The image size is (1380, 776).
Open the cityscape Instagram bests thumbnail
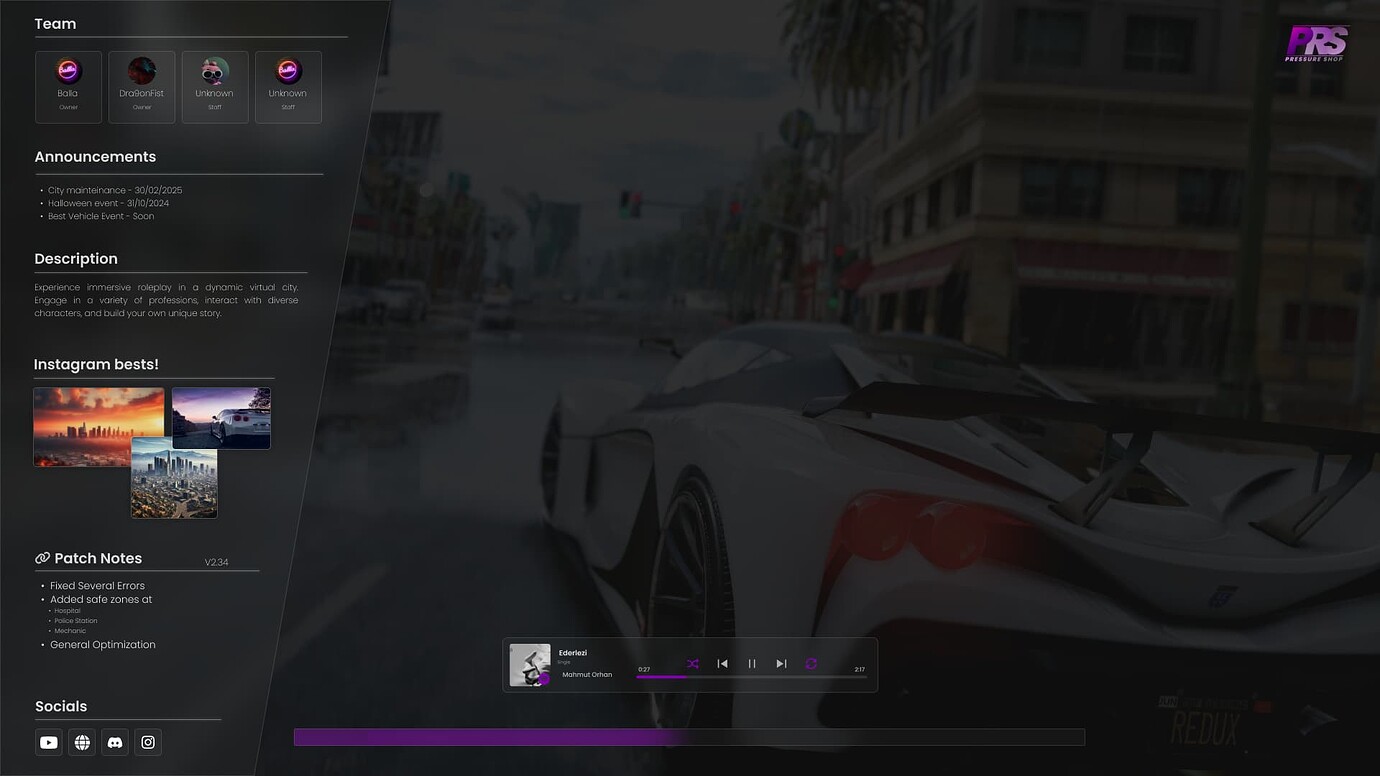tap(173, 482)
